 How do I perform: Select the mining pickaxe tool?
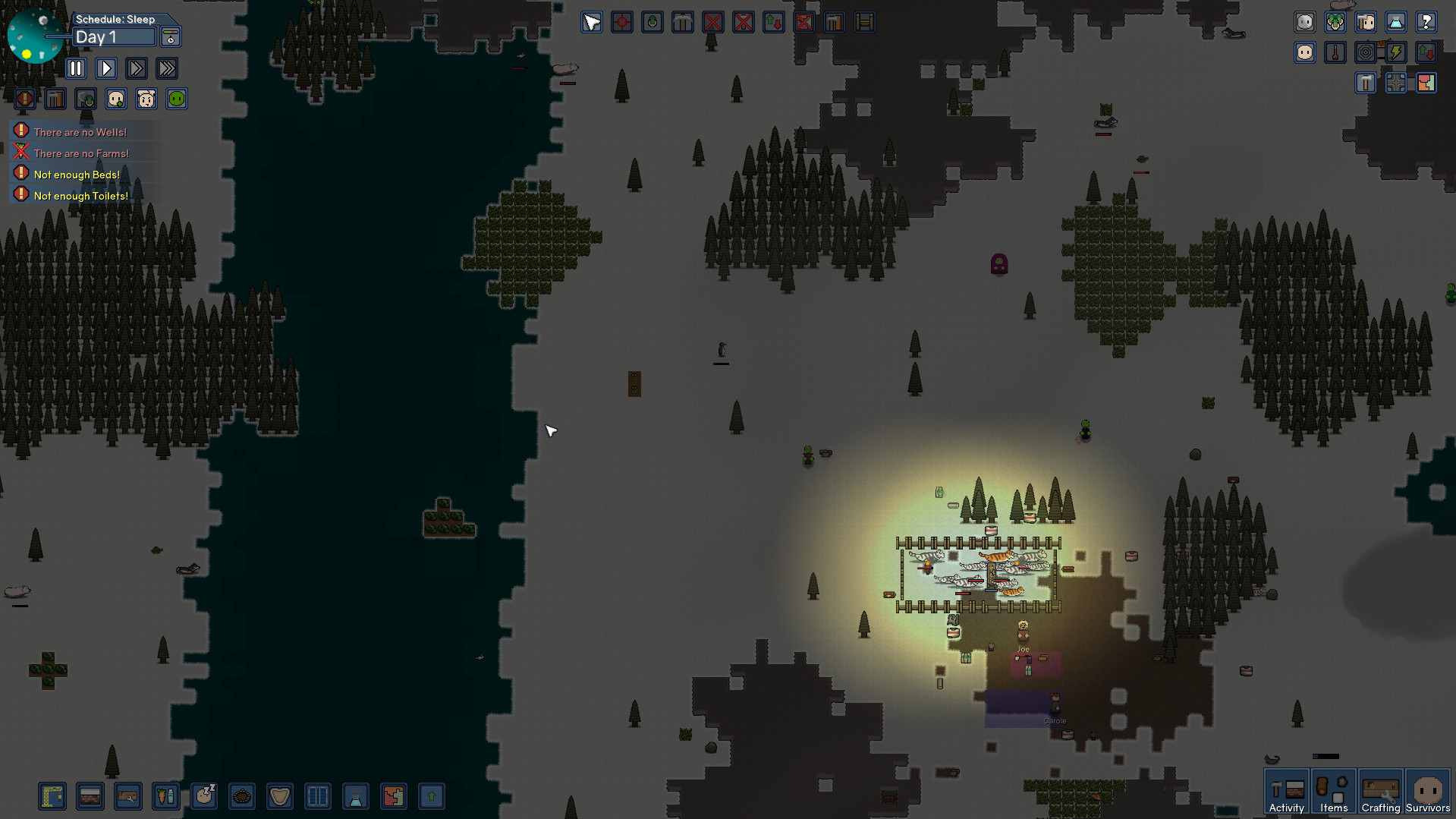tap(682, 22)
